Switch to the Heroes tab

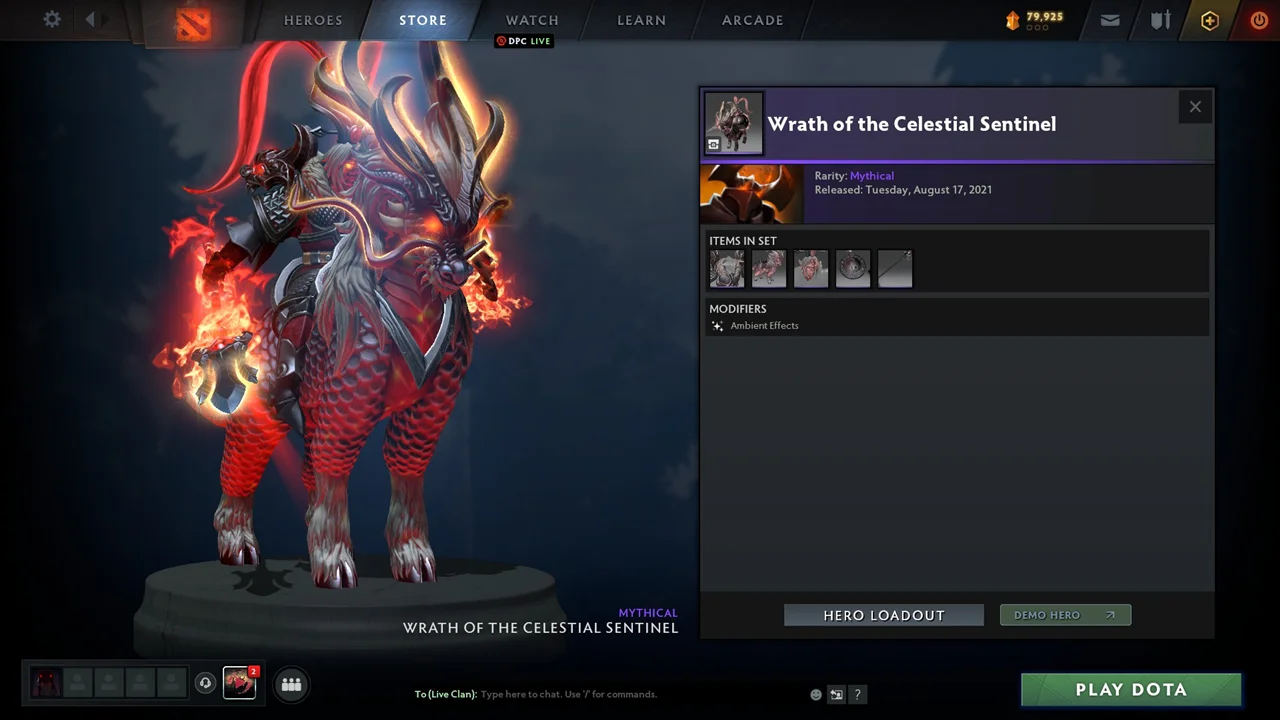click(x=313, y=20)
